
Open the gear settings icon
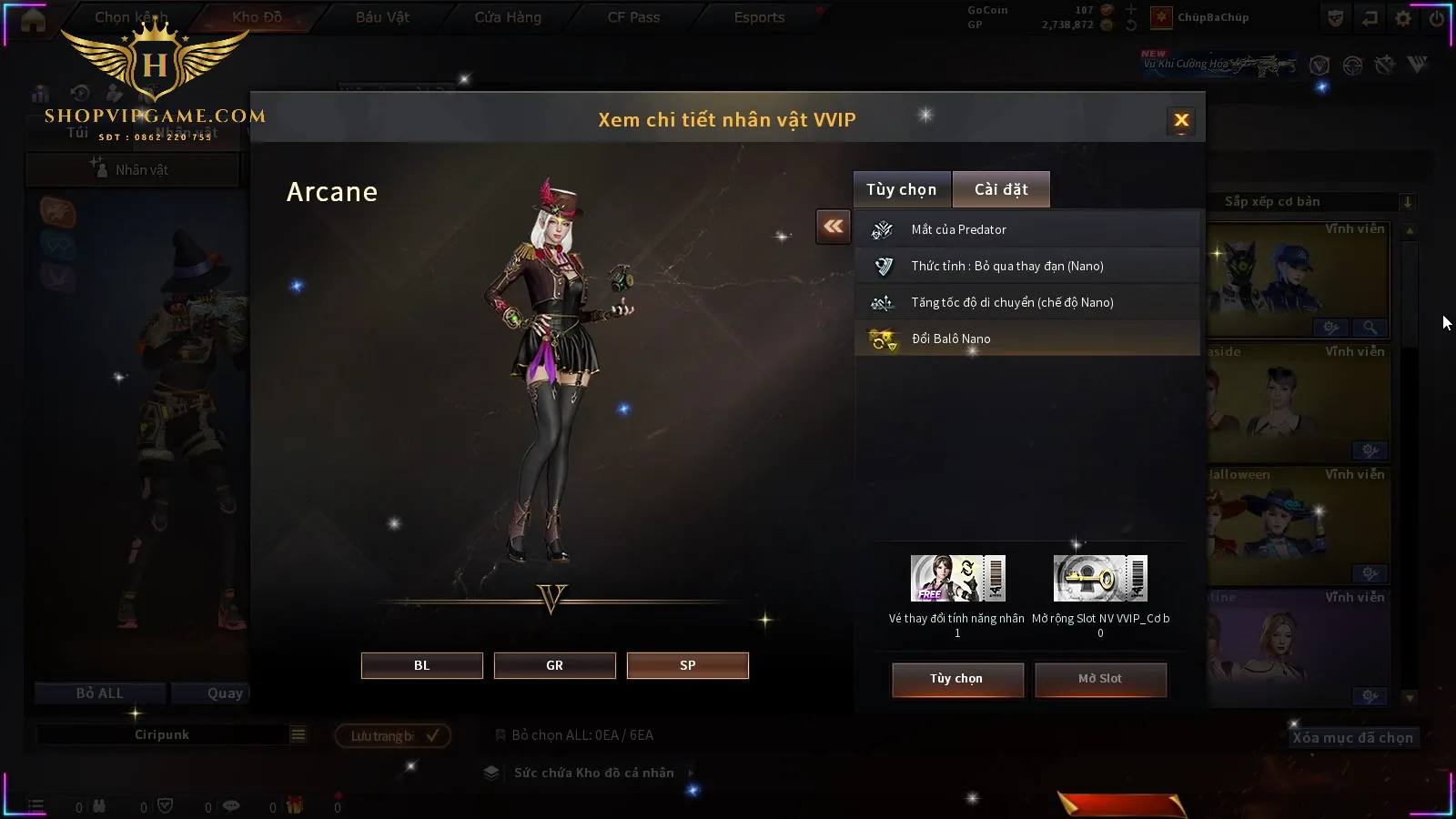pyautogui.click(x=1403, y=18)
